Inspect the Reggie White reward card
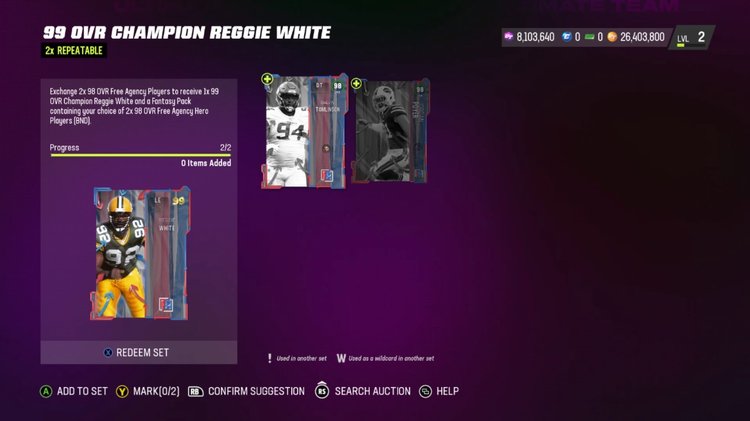 coord(139,257)
